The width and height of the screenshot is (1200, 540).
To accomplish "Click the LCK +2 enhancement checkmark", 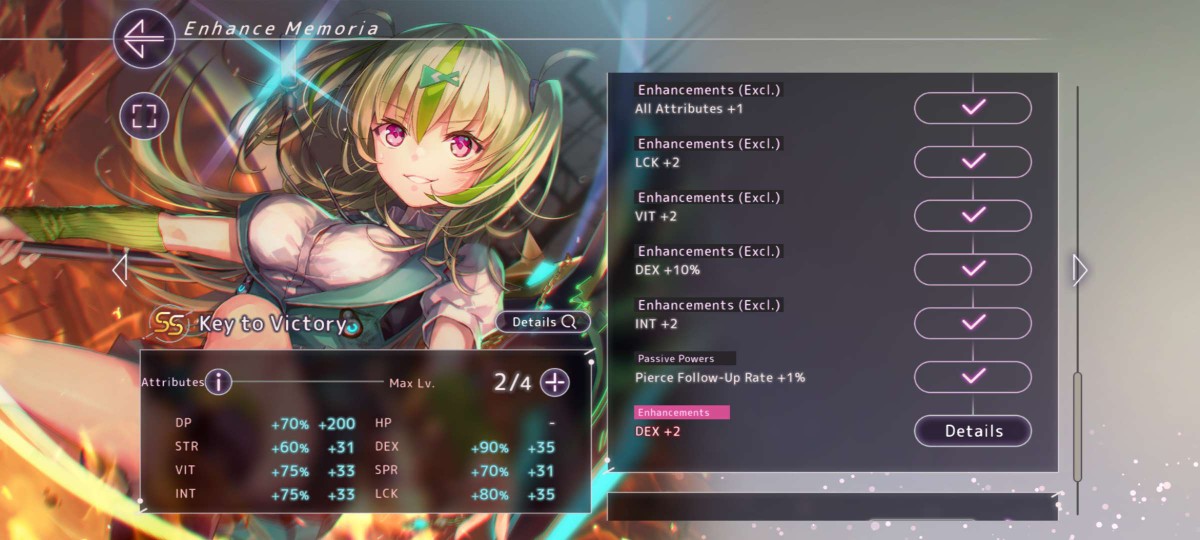I will pyautogui.click(x=973, y=162).
